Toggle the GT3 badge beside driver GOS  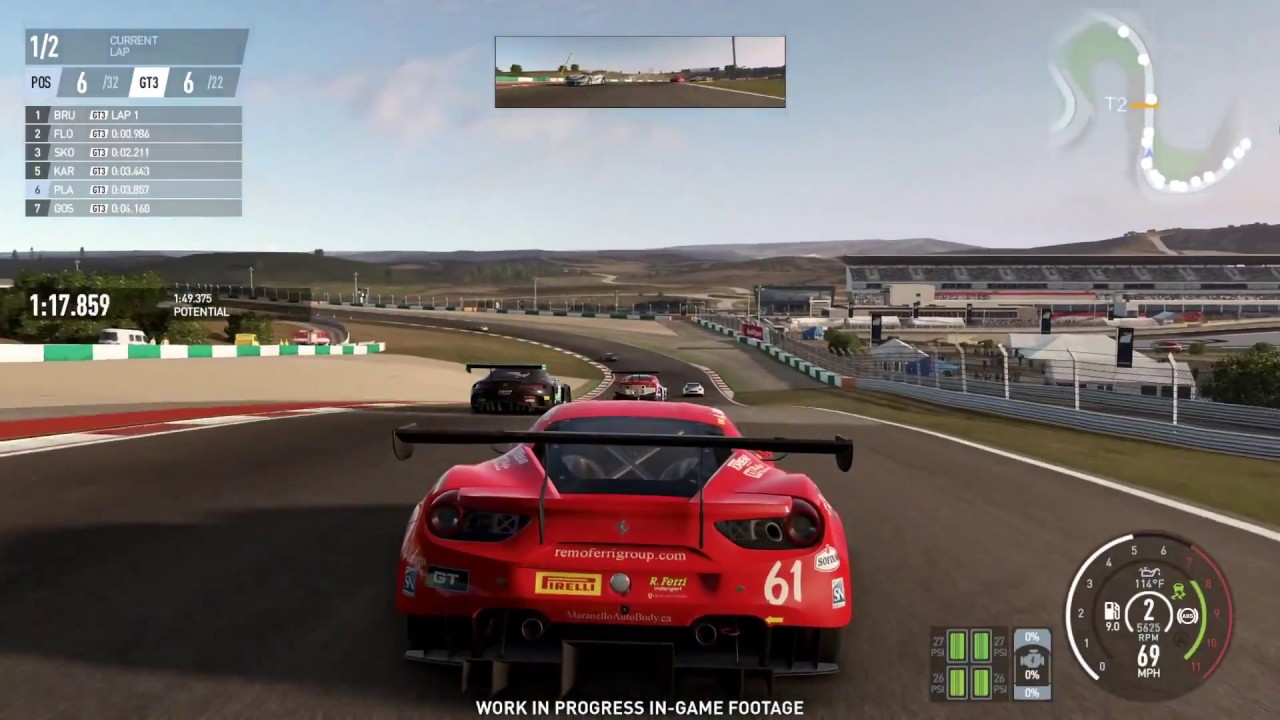98,208
